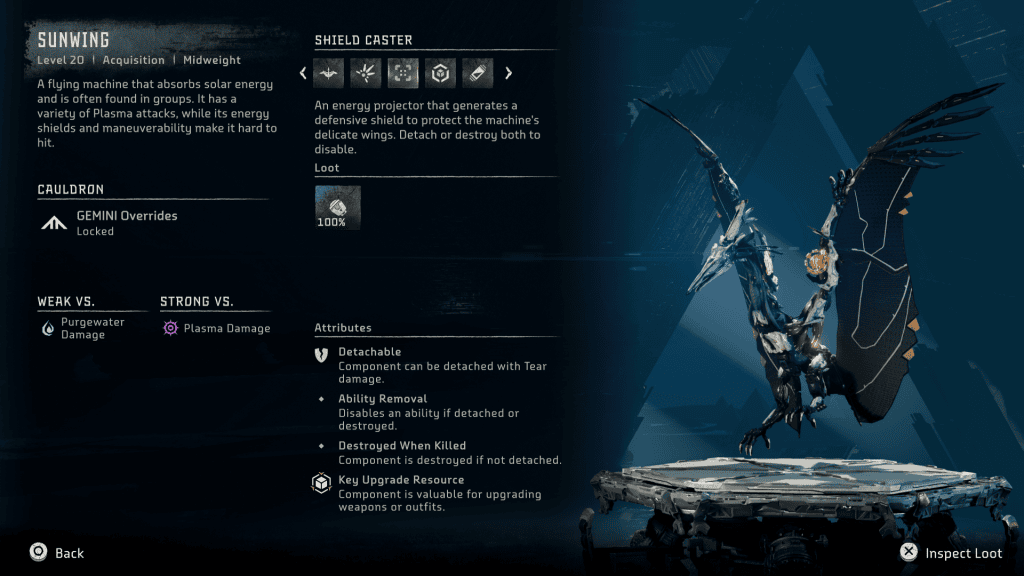Screen dimensions: 1024x576
Task: Go Back to the previous screen
Action: [57, 553]
